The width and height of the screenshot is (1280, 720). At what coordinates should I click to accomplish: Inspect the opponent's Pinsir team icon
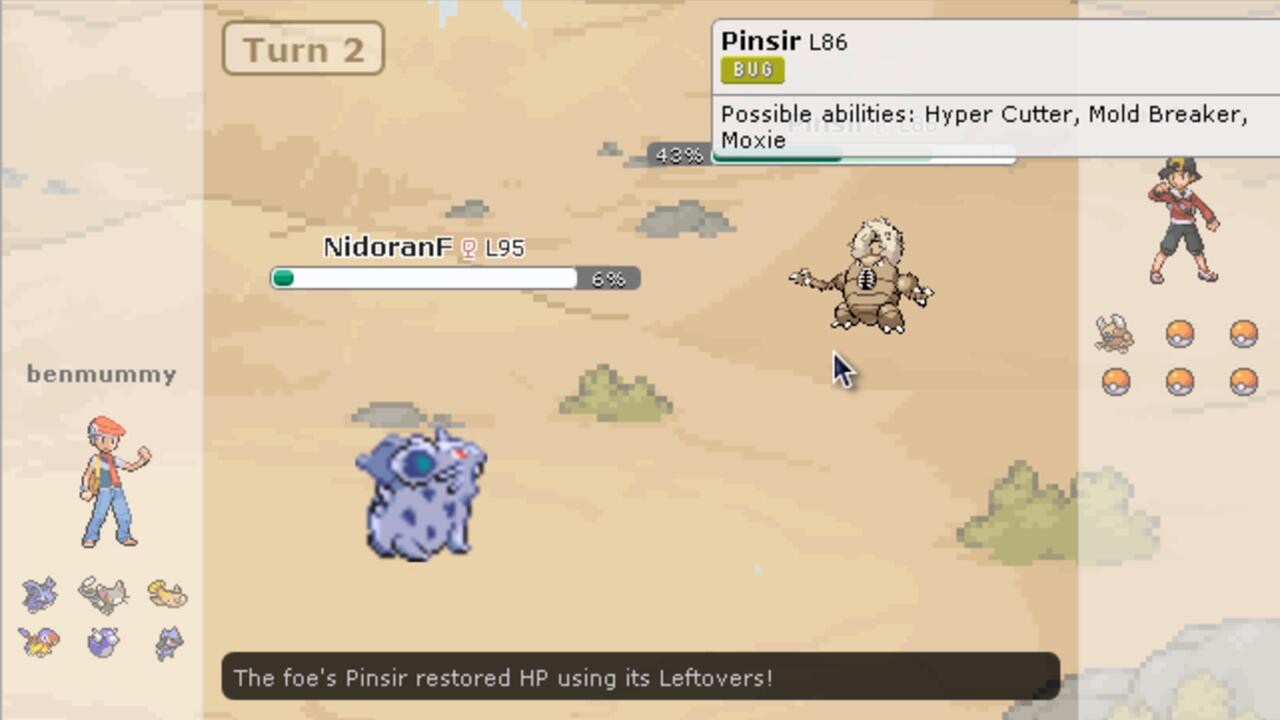[1115, 334]
